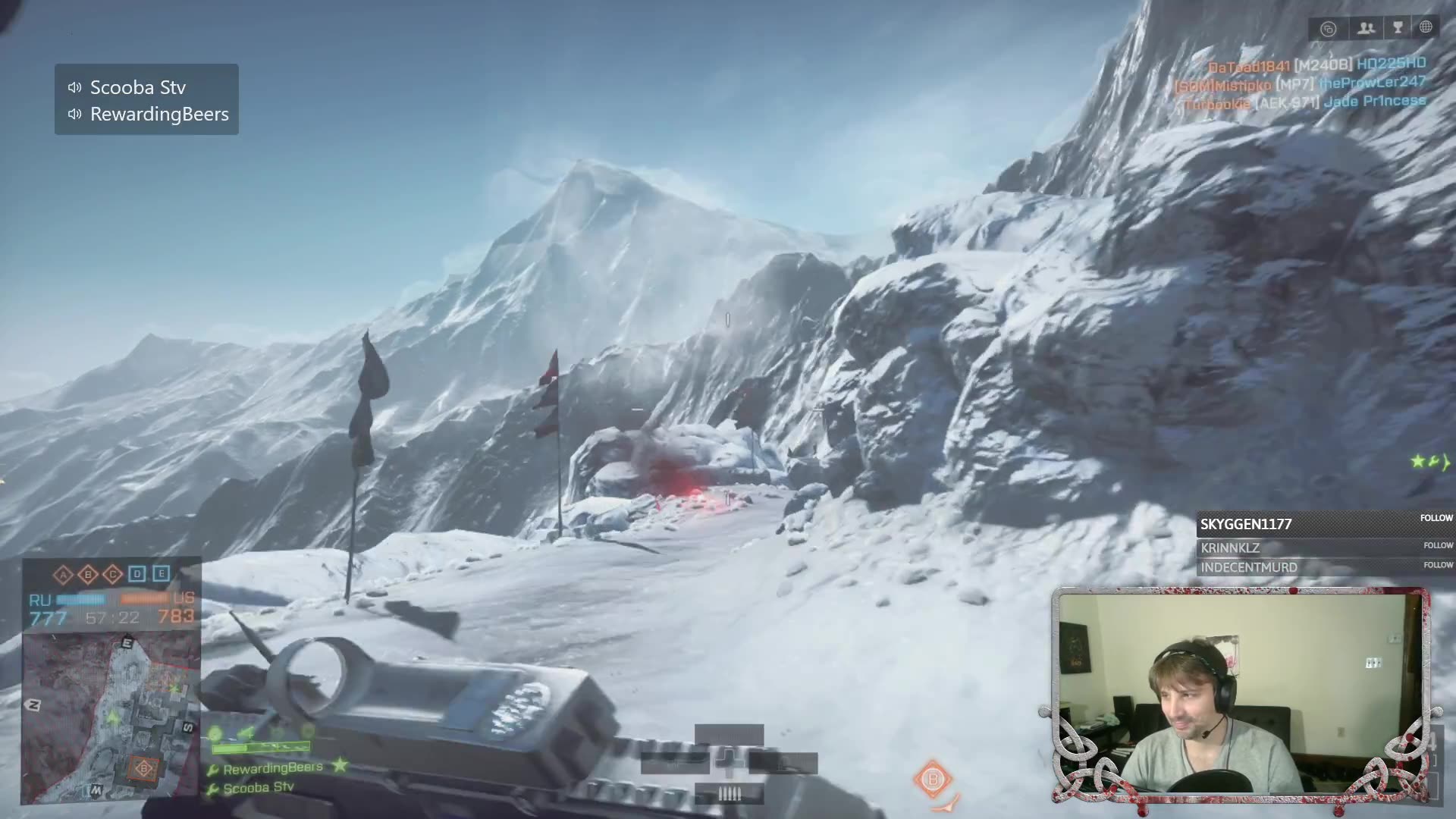1456x819 pixels.
Task: Follow KRINNKLZ
Action: pos(1438,545)
